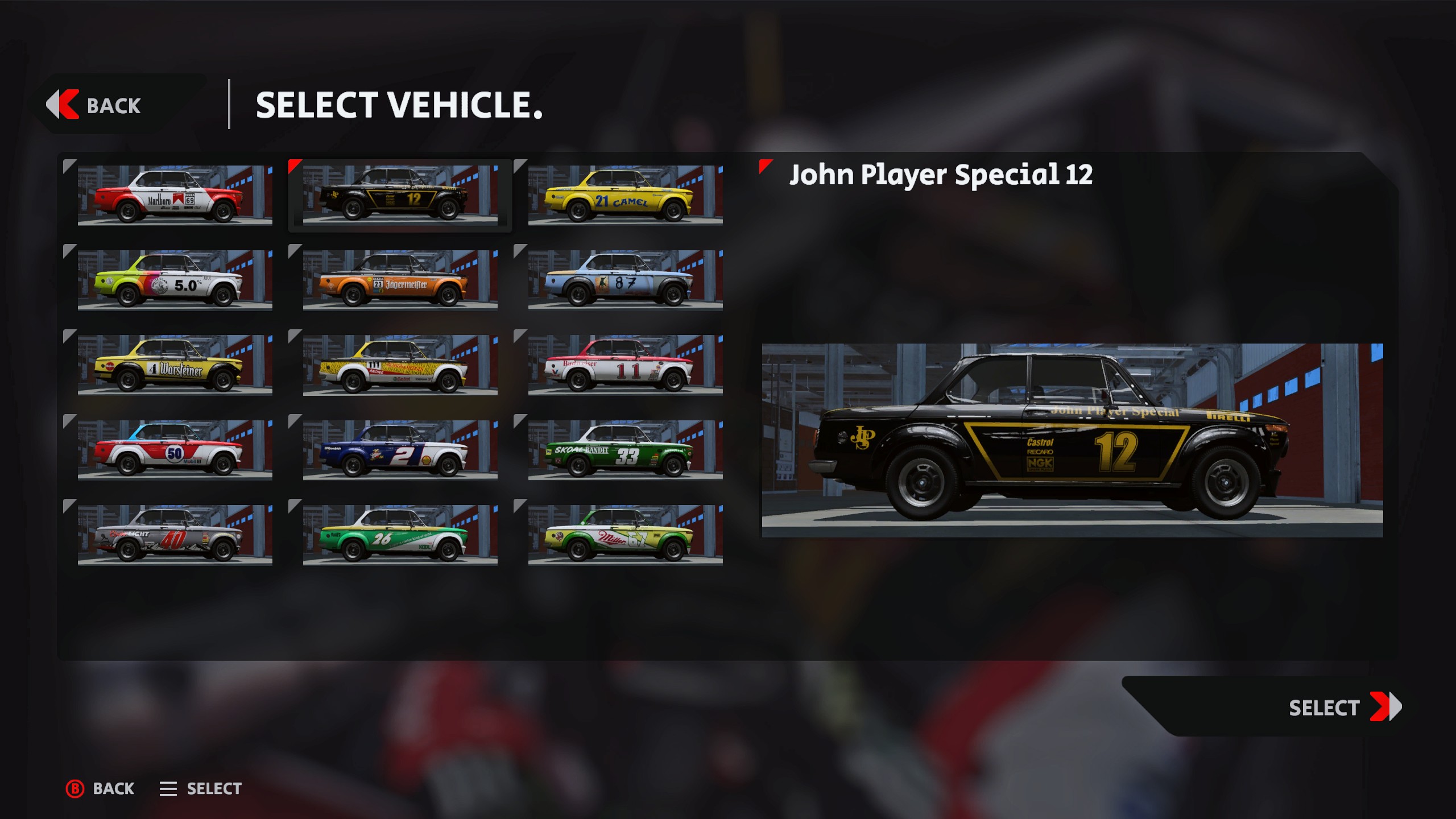The height and width of the screenshot is (819, 1456).
Task: Choose the grey Coors Light 40 livery
Action: (x=175, y=535)
